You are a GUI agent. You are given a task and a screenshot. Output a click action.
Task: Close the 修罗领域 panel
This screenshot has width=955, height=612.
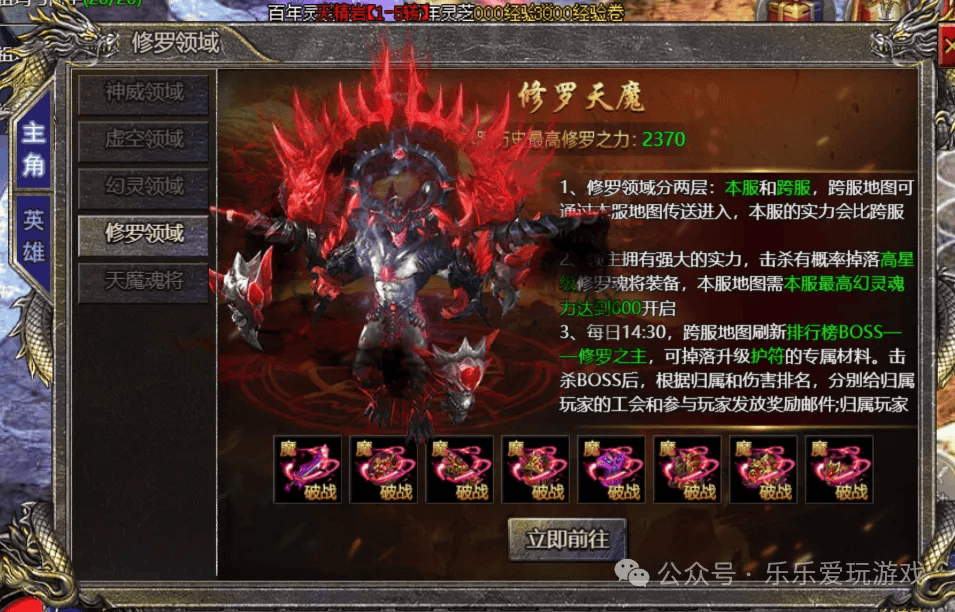point(948,46)
